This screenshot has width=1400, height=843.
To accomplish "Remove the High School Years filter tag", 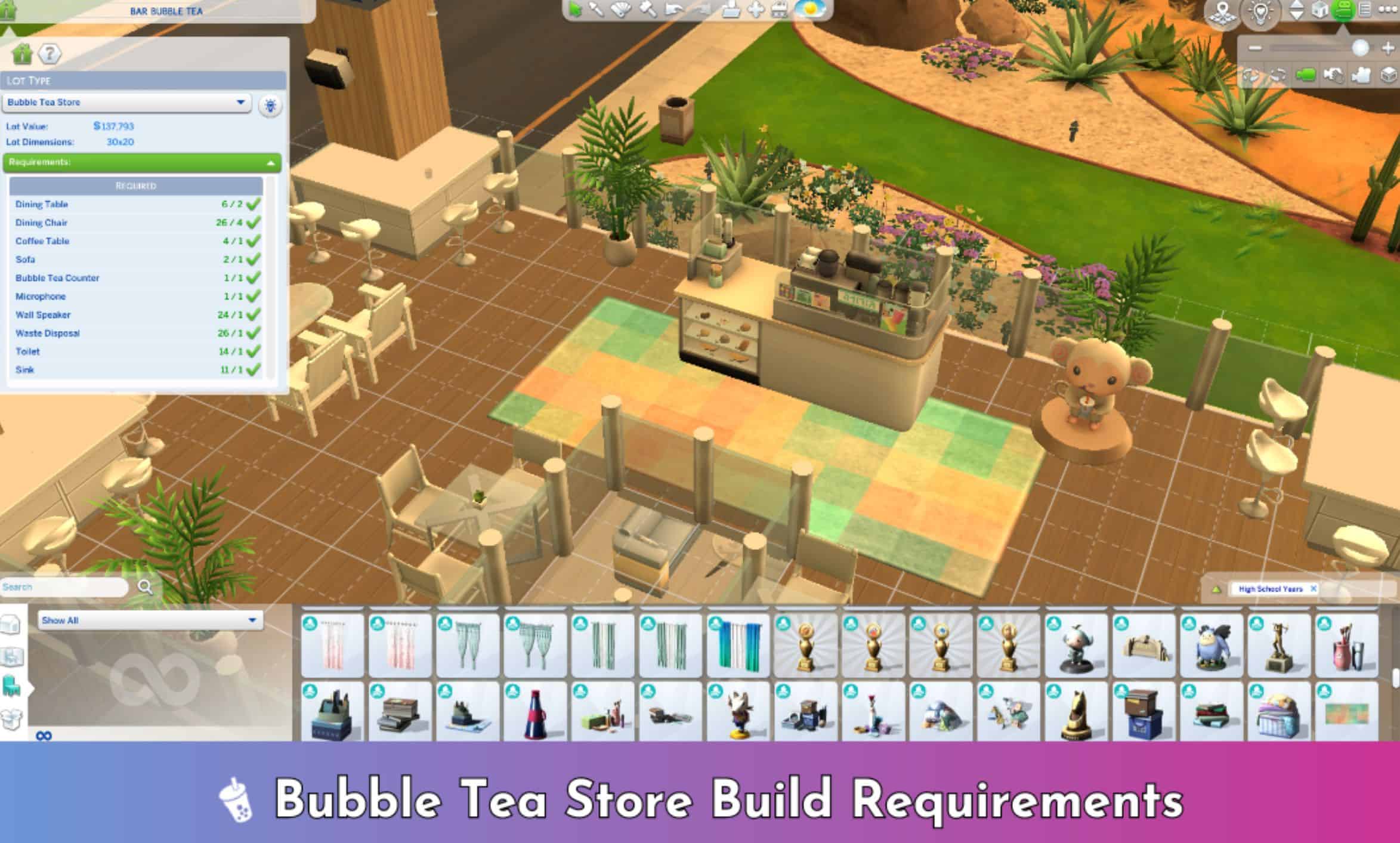I will pyautogui.click(x=1313, y=589).
